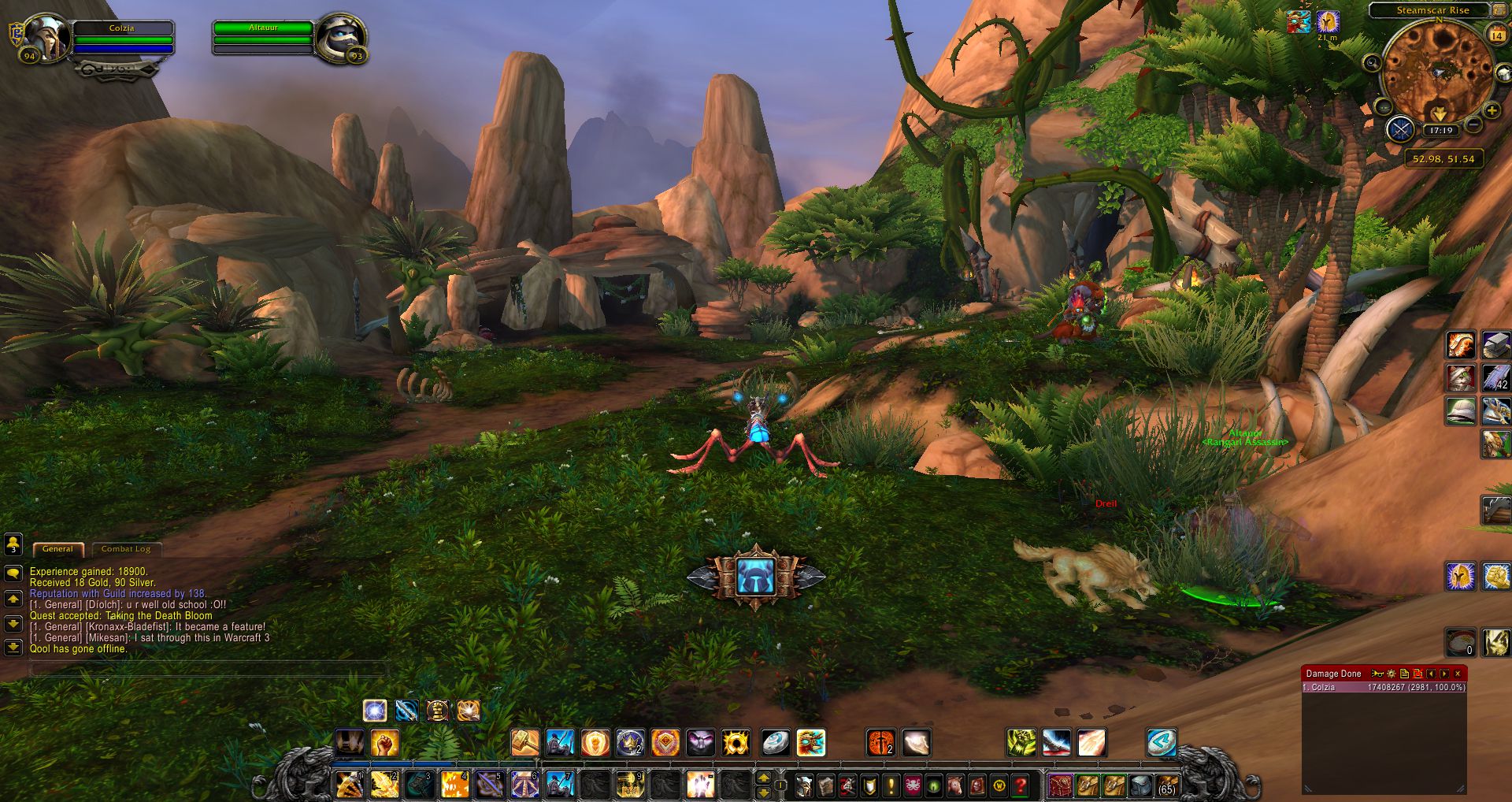Screen dimensions: 1512x802
Task: Open the calendar showing day 14
Action: (1497, 35)
